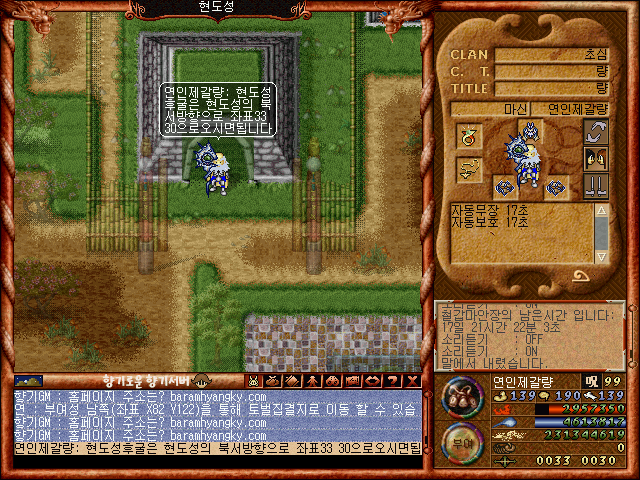Close with the X toolbar button
640x480 pixels.
413,381
